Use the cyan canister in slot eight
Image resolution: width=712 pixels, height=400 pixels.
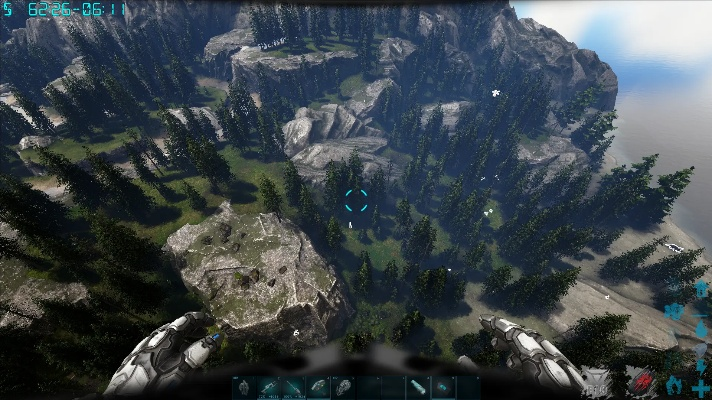point(418,387)
